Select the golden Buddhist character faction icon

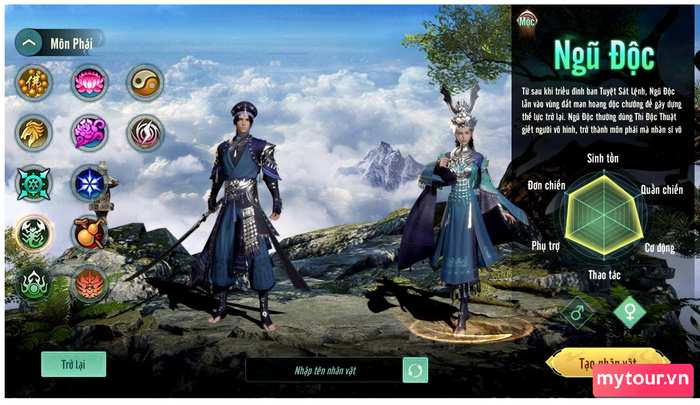34,83
